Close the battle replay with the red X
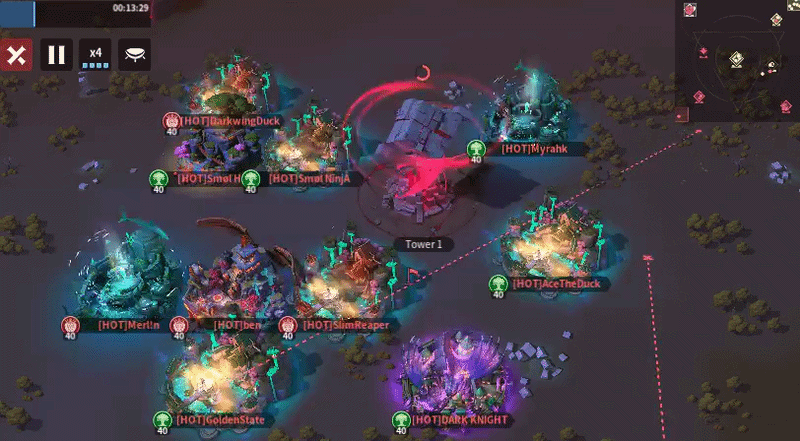This screenshot has height=441, width=800. pyautogui.click(x=15, y=54)
